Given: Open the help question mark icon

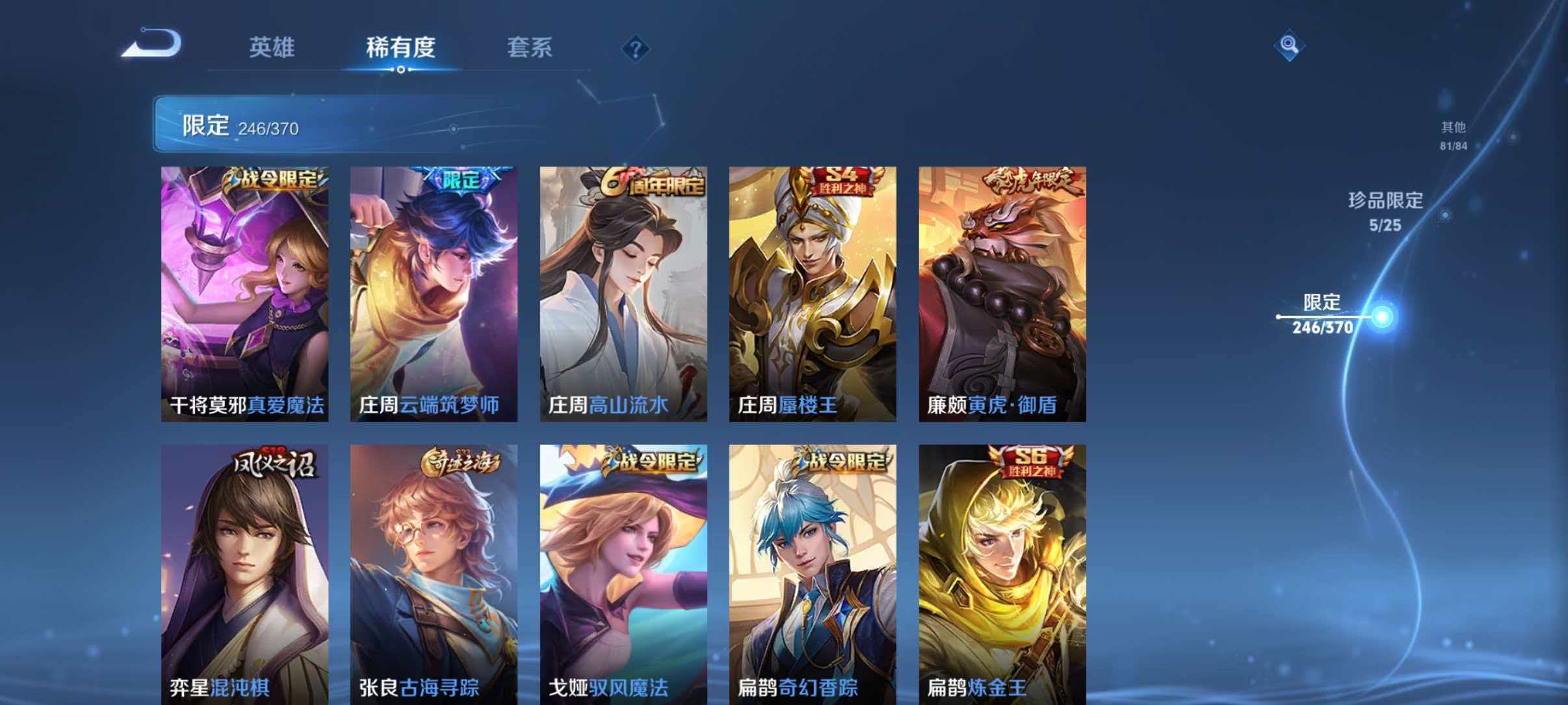Looking at the screenshot, I should point(636,48).
